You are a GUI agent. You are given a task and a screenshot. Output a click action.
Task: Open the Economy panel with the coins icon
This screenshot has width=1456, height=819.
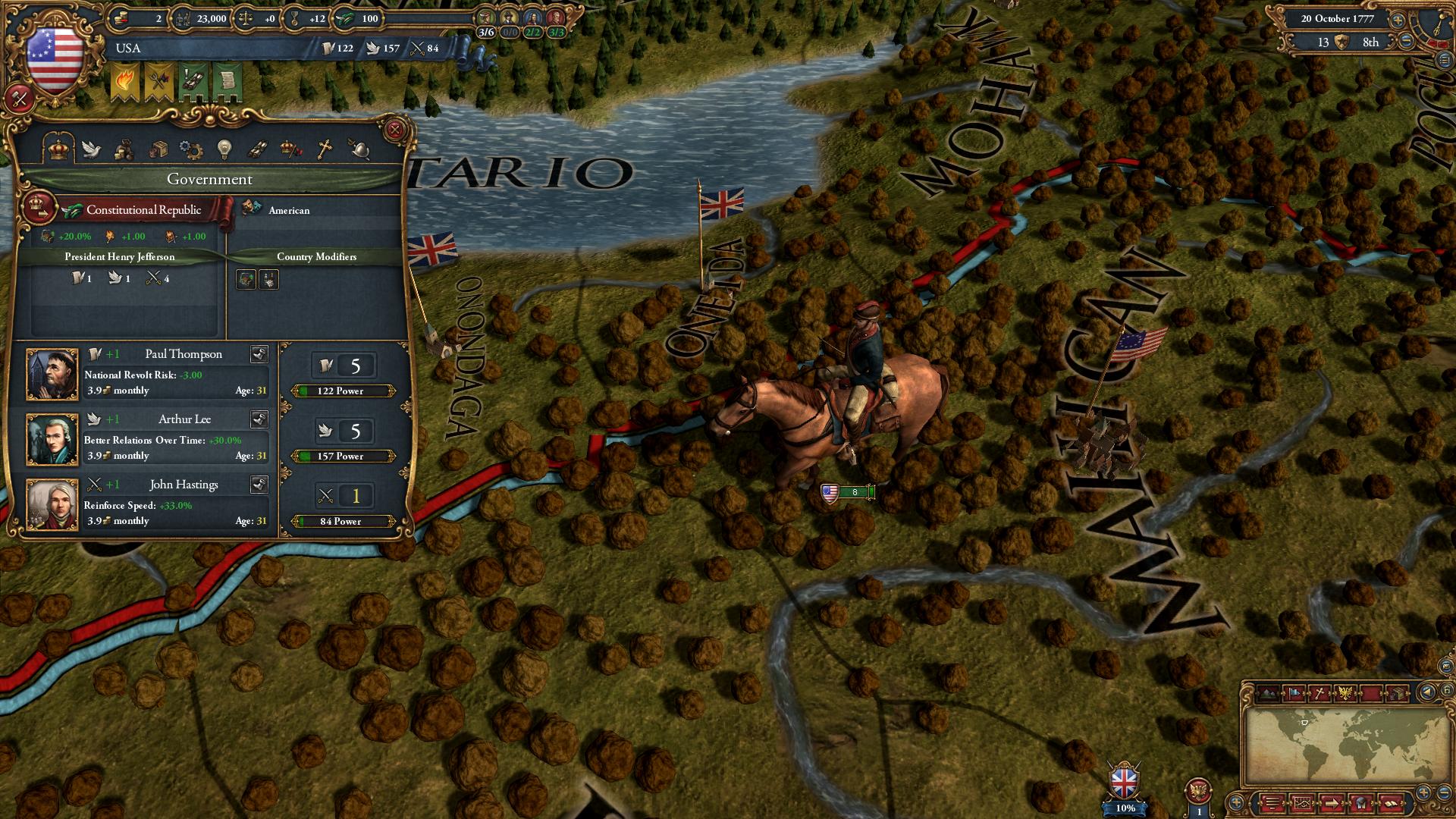click(125, 149)
